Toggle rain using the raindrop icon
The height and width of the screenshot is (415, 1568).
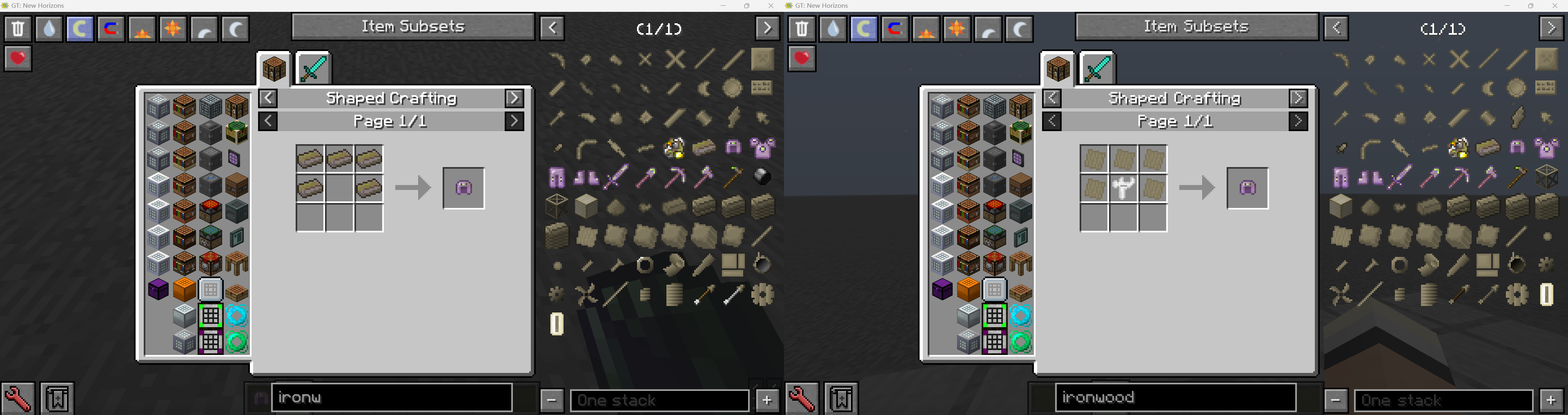pyautogui.click(x=49, y=28)
